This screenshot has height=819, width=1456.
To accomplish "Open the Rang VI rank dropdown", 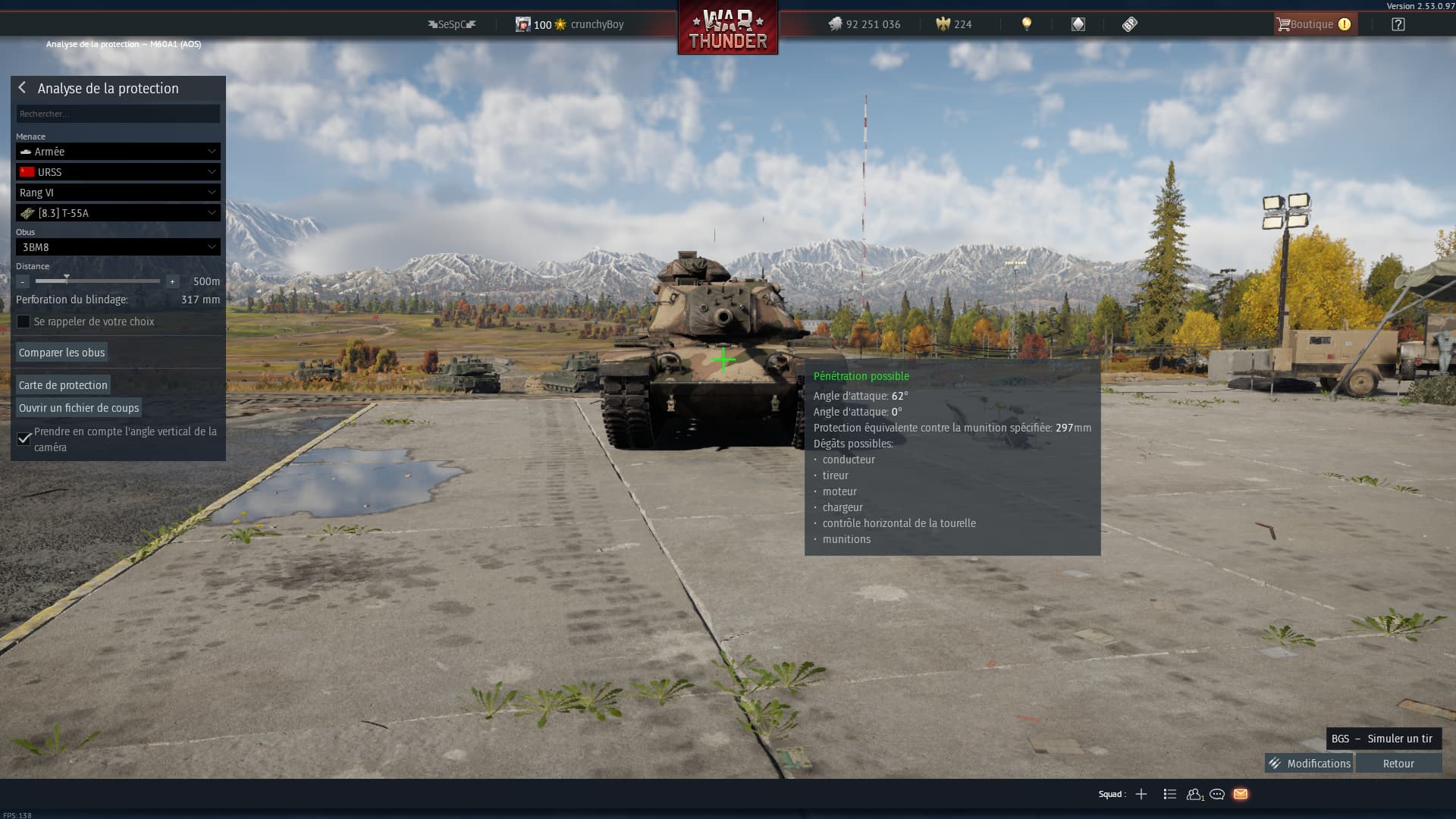I will click(118, 193).
